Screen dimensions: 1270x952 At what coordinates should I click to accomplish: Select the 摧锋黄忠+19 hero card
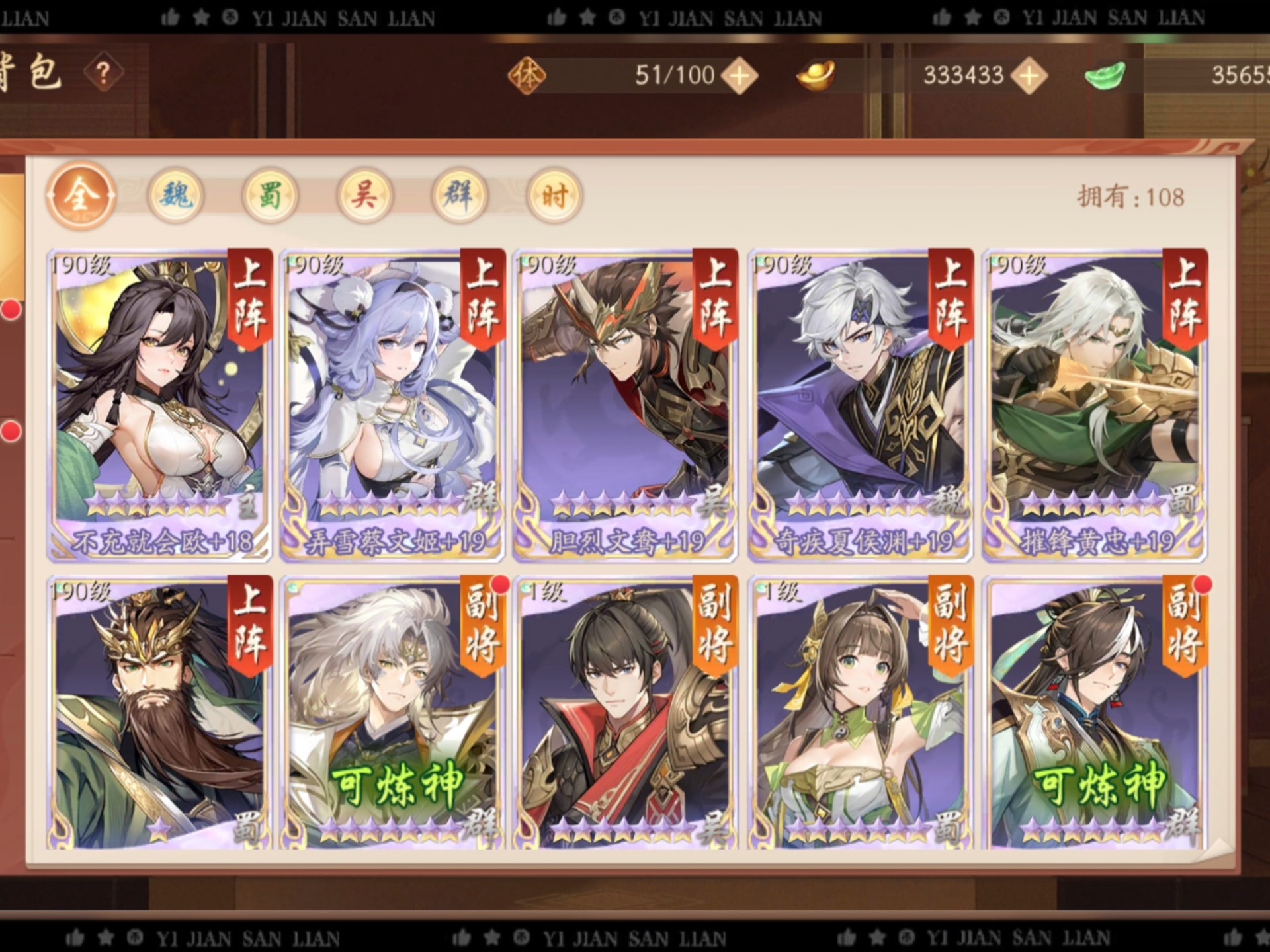(x=1095, y=405)
